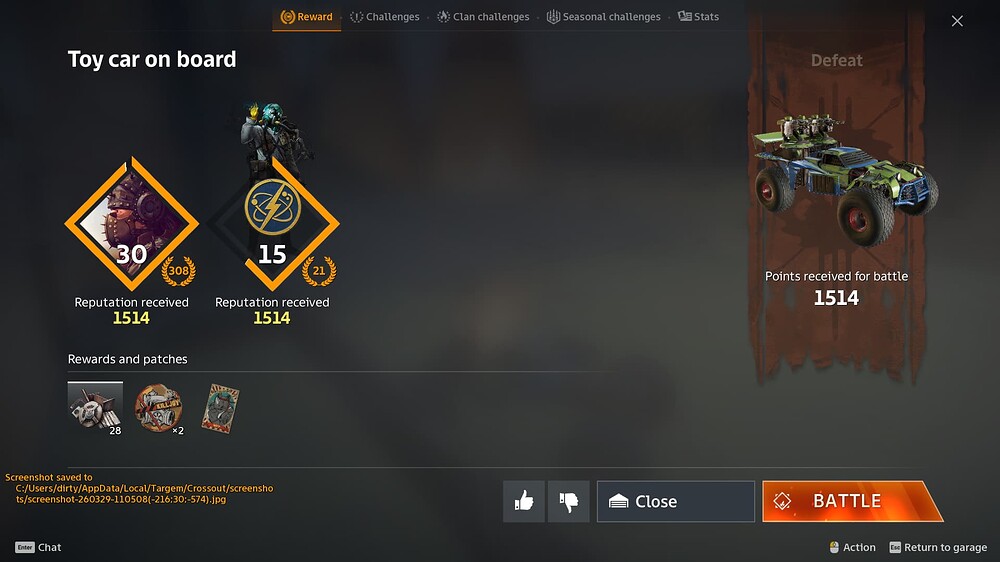
Task: Open the Challenges tab
Action: point(385,17)
